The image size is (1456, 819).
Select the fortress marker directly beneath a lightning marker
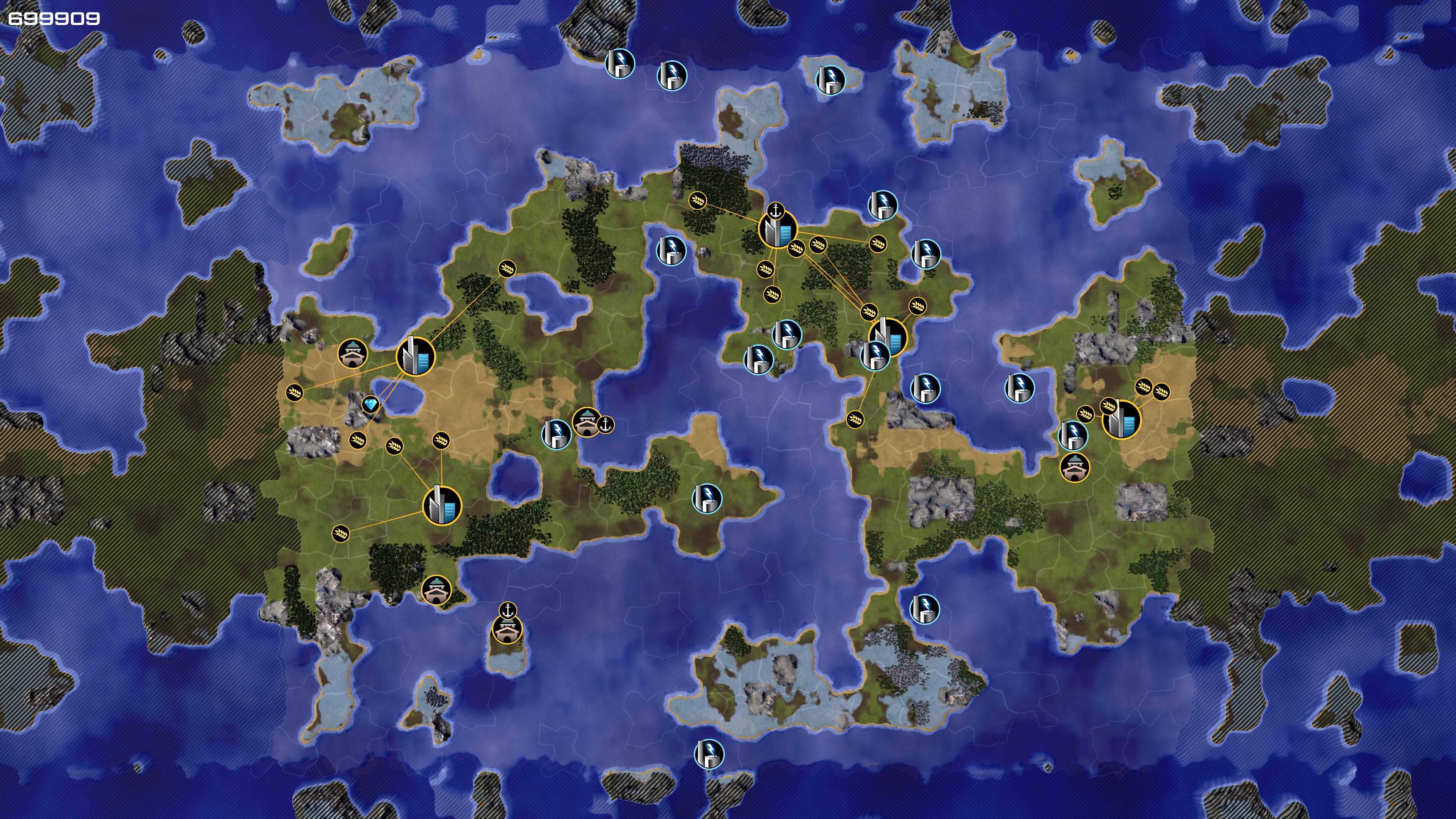click(x=1075, y=467)
